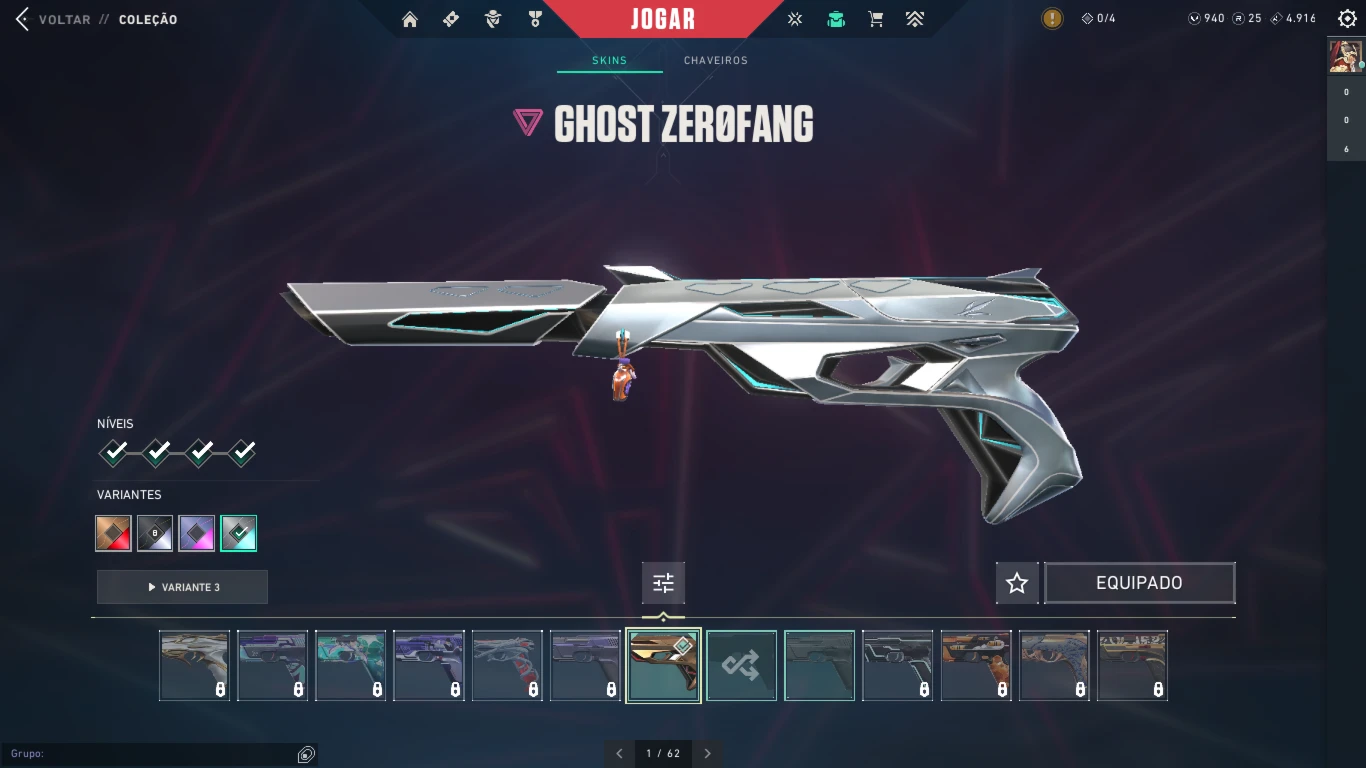Open the player avatar portrait
The image size is (1366, 768).
[x=1345, y=55]
